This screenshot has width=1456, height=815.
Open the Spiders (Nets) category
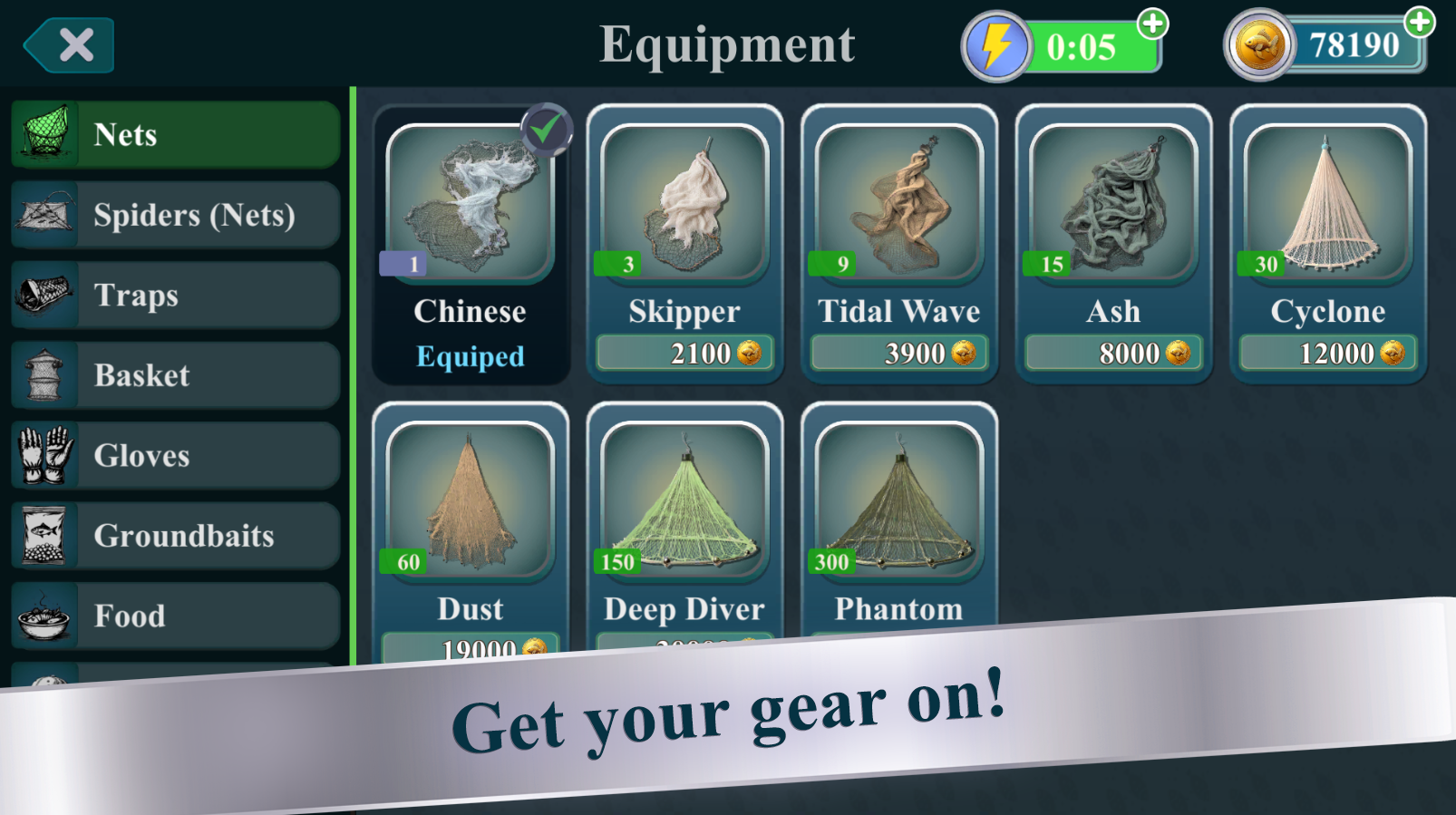(x=176, y=216)
